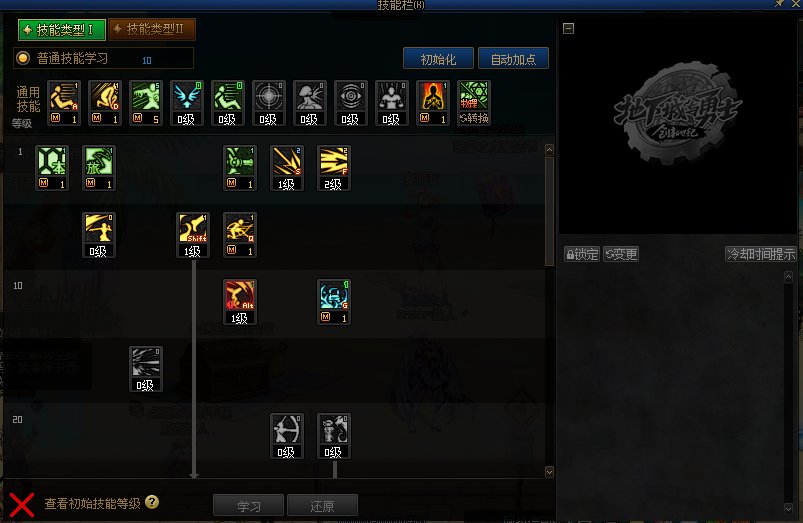
Task: Toggle the 锁定 lock button
Action: tap(581, 254)
